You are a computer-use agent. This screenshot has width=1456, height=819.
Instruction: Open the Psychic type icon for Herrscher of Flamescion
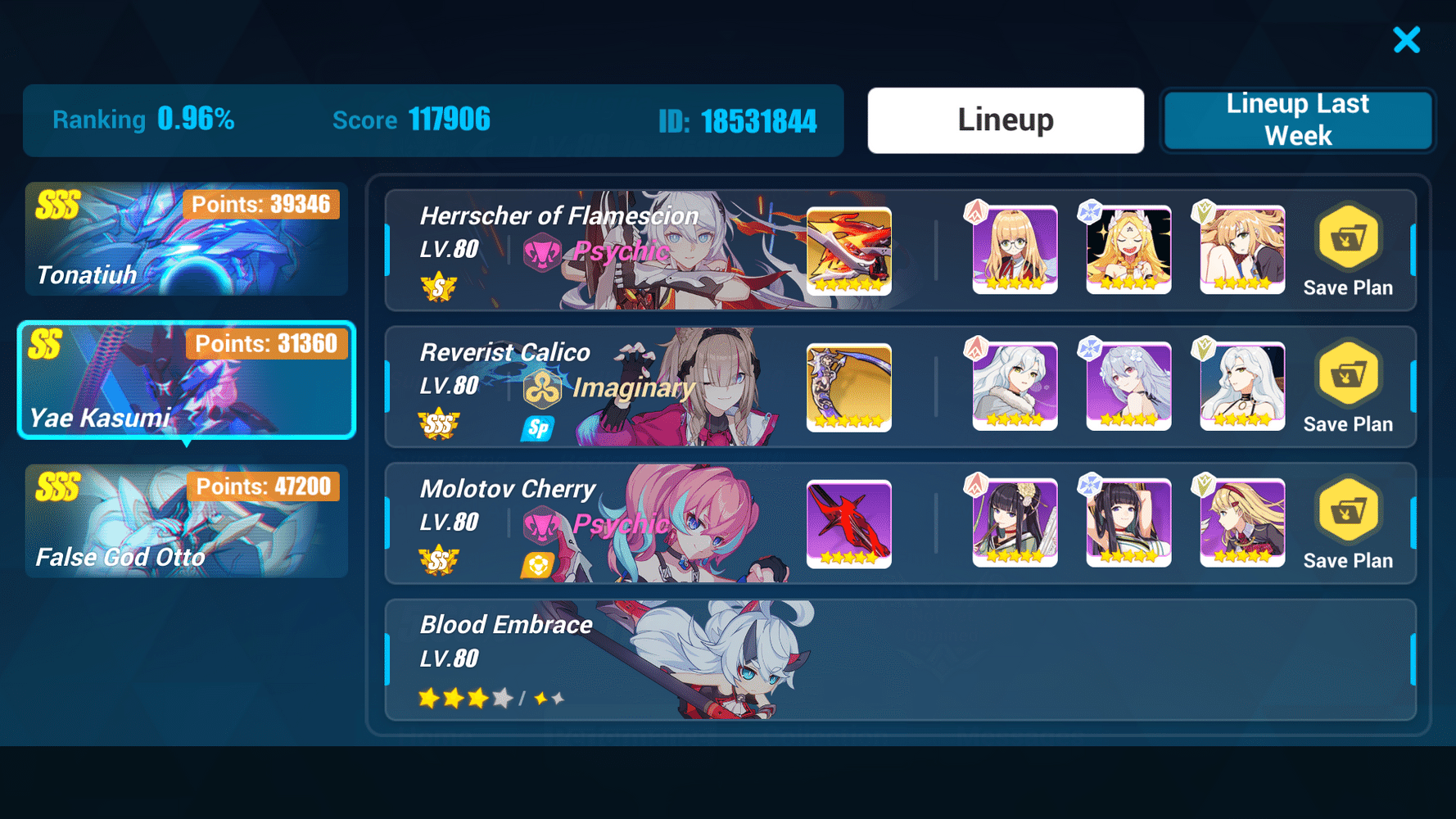pos(542,251)
